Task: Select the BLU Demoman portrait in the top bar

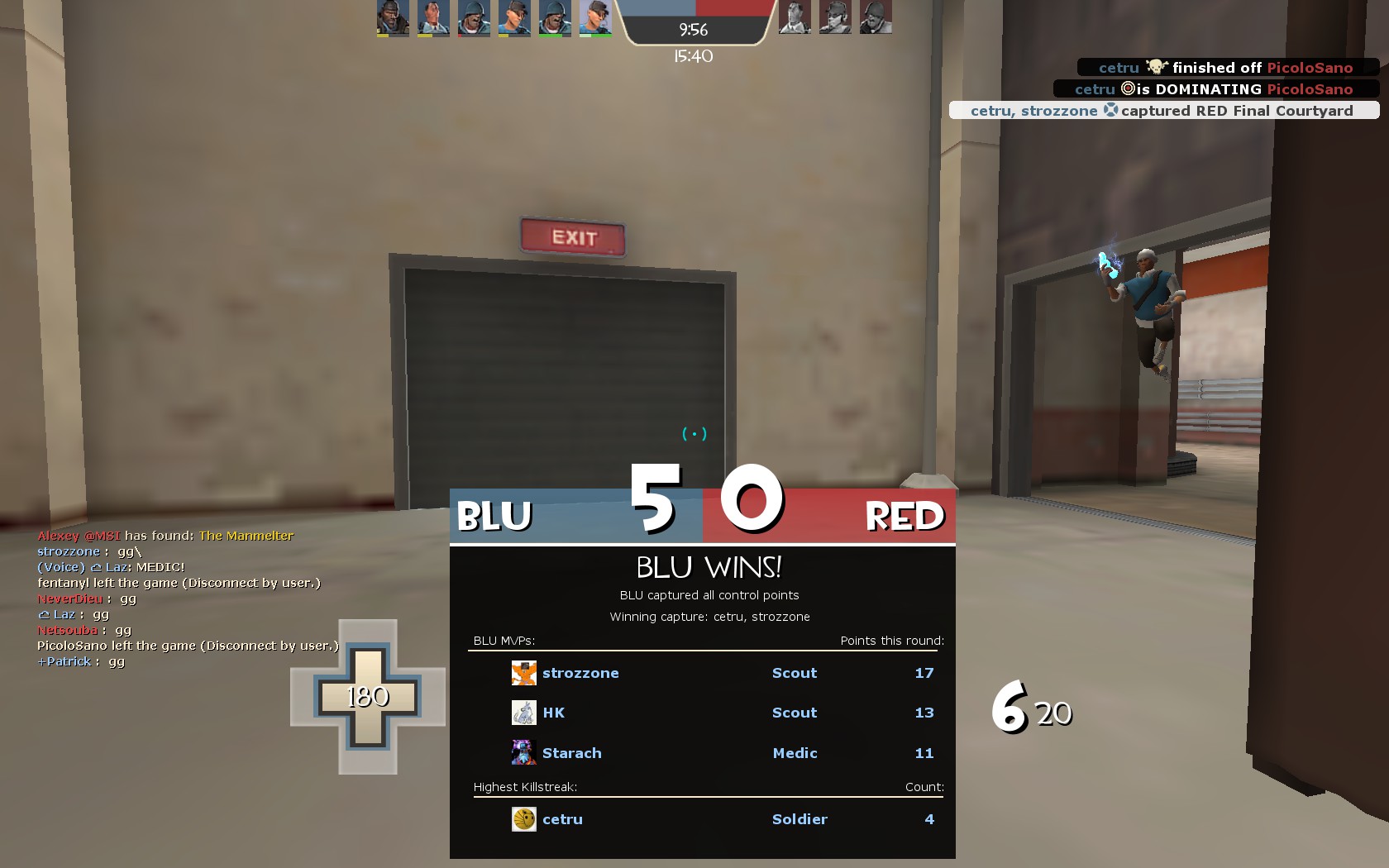Action: point(393,18)
